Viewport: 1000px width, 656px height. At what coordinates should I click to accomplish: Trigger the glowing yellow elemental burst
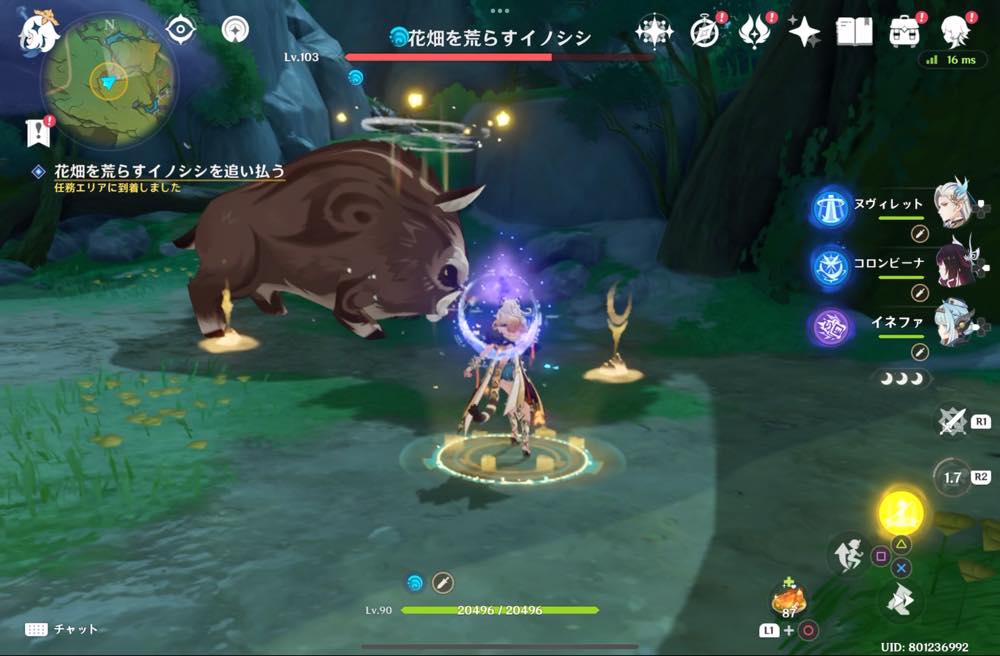901,513
